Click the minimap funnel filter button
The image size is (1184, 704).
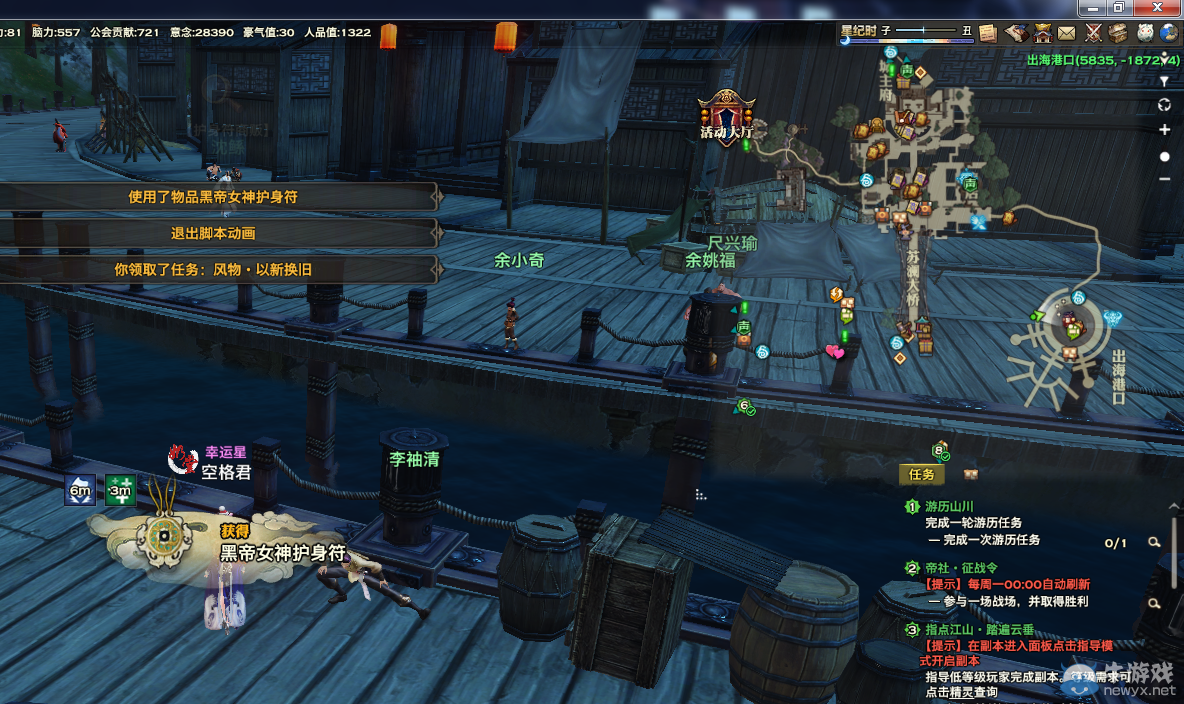pos(1164,80)
